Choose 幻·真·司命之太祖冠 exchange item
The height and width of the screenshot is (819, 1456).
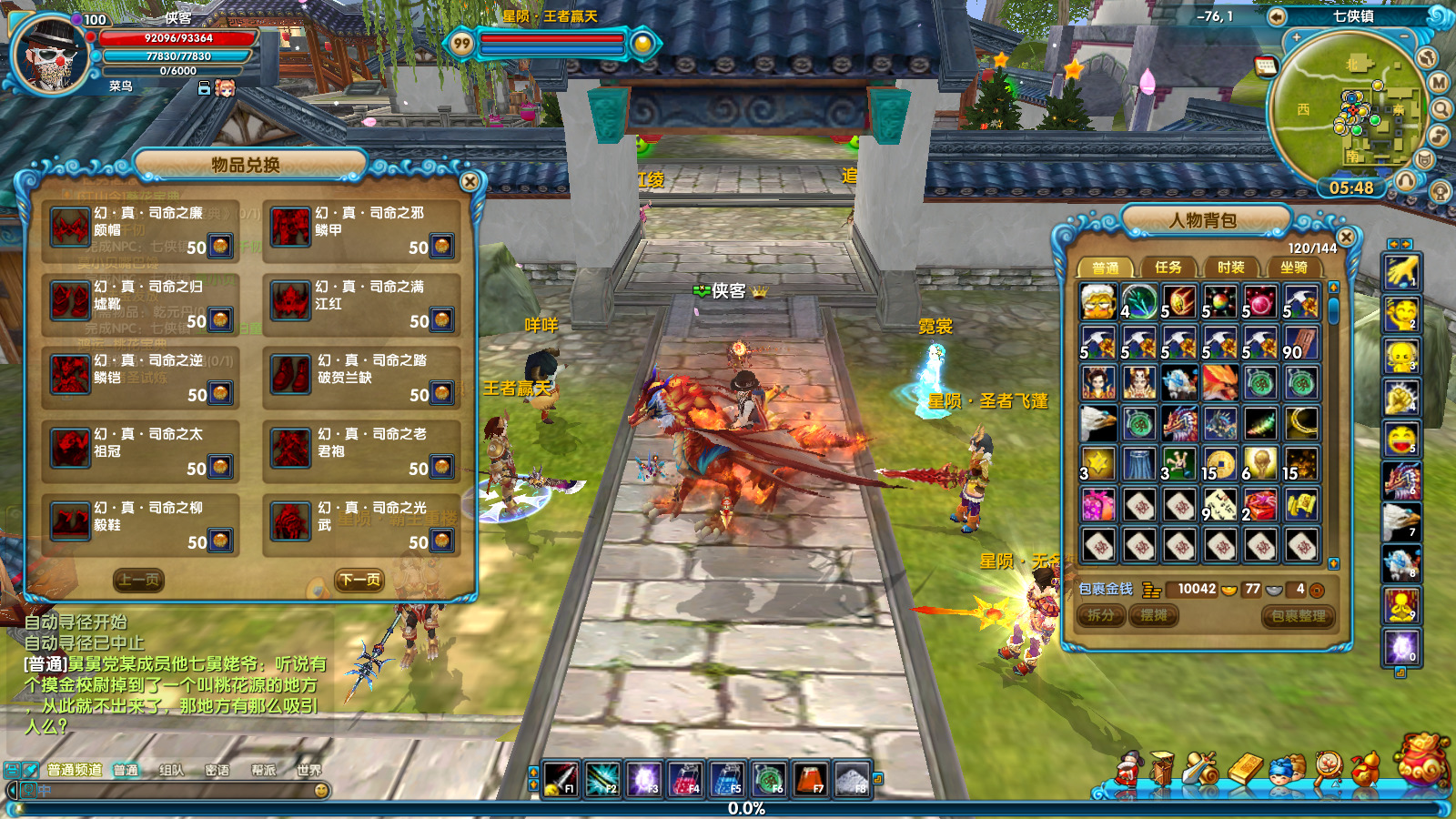pos(140,451)
